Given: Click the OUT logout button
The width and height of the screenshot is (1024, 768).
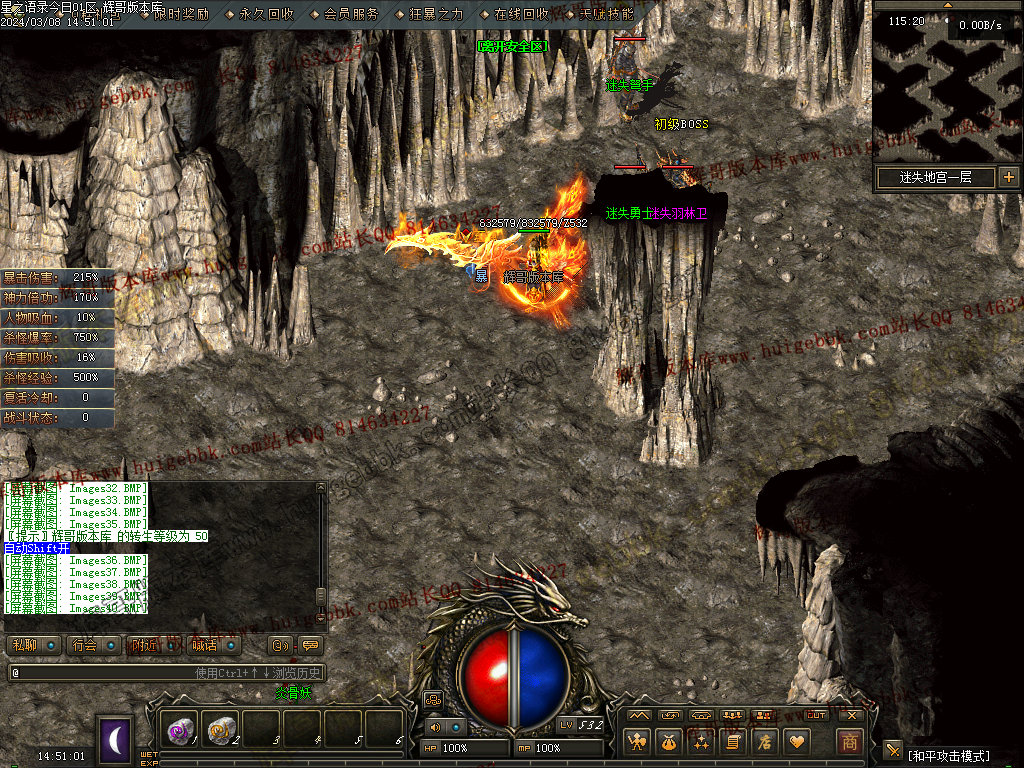Looking at the screenshot, I should (x=816, y=715).
